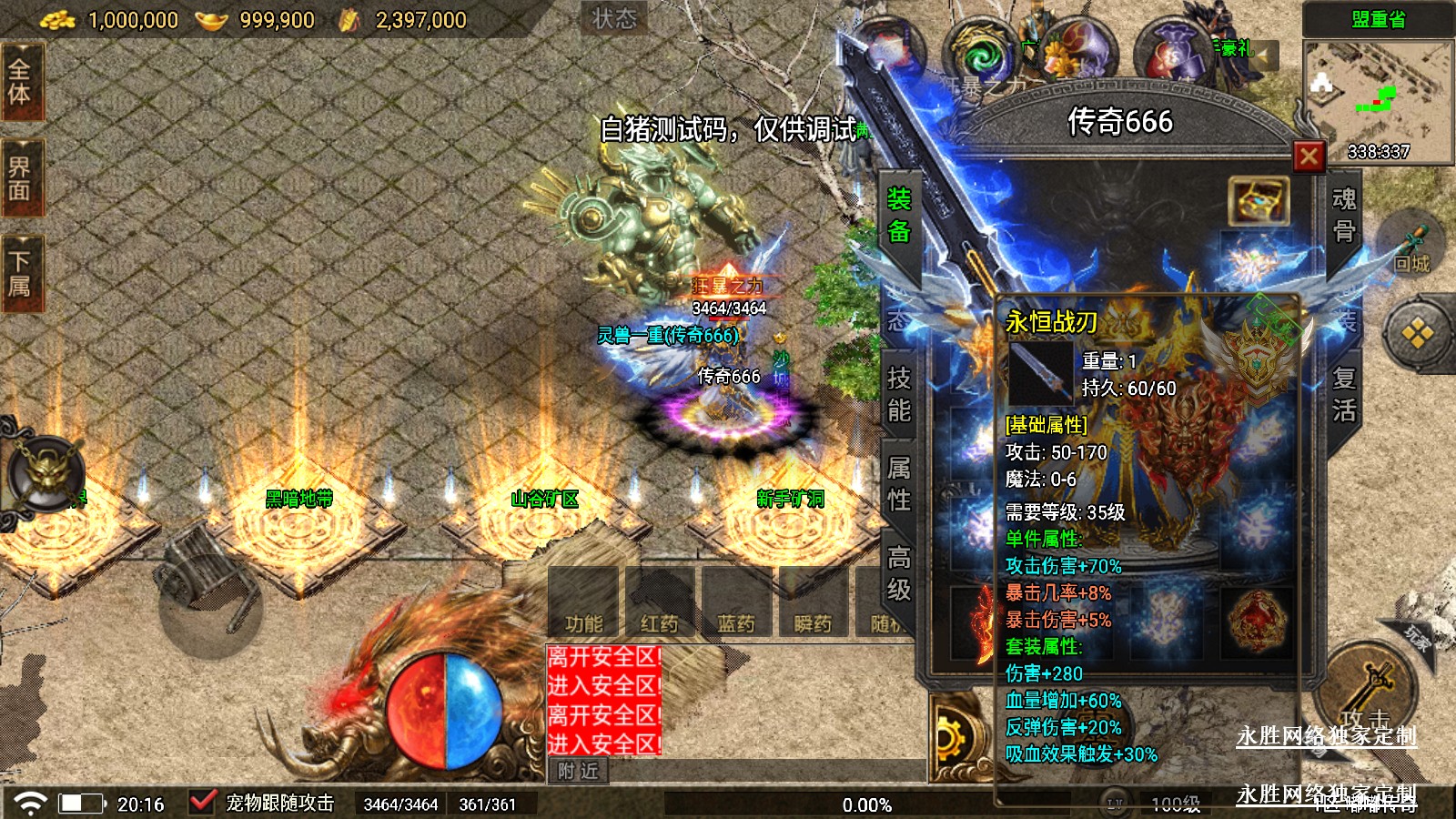Select the 高级 advanced tab
Image resolution: width=1456 pixels, height=819 pixels.
[x=899, y=573]
